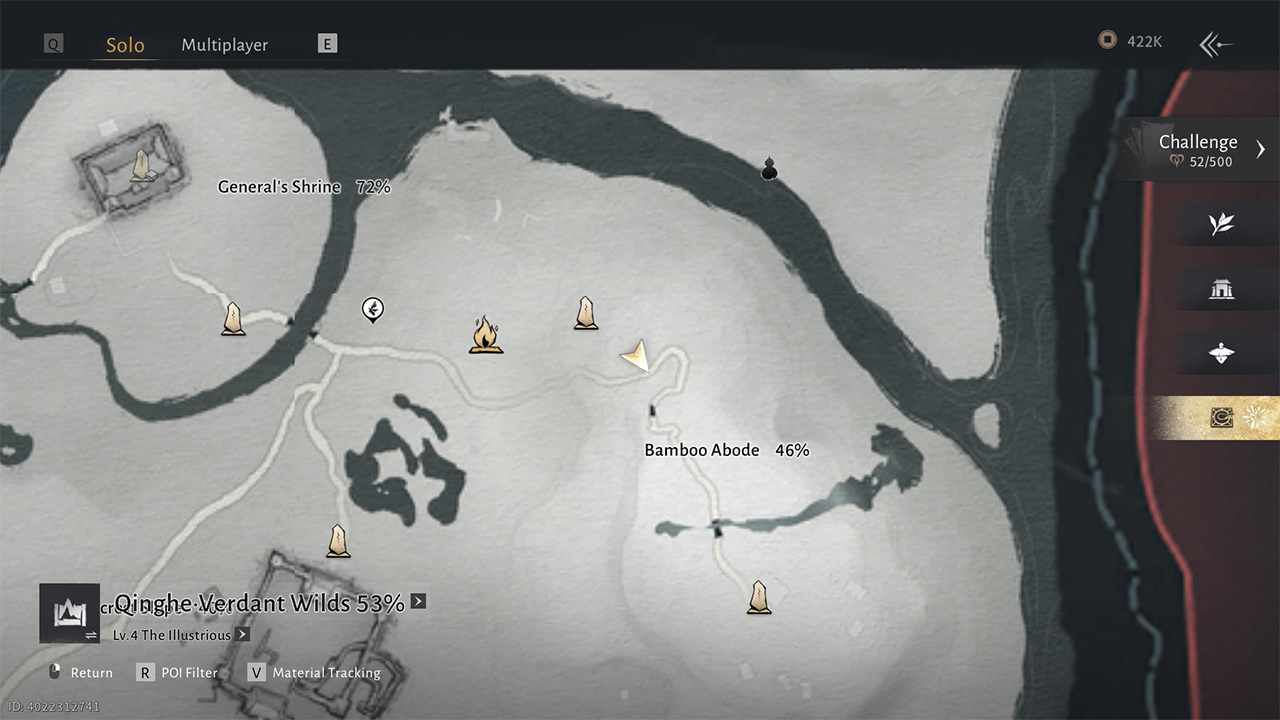Click the stone tablet marker inside General's Shrine
1280x720 pixels.
[x=142, y=165]
